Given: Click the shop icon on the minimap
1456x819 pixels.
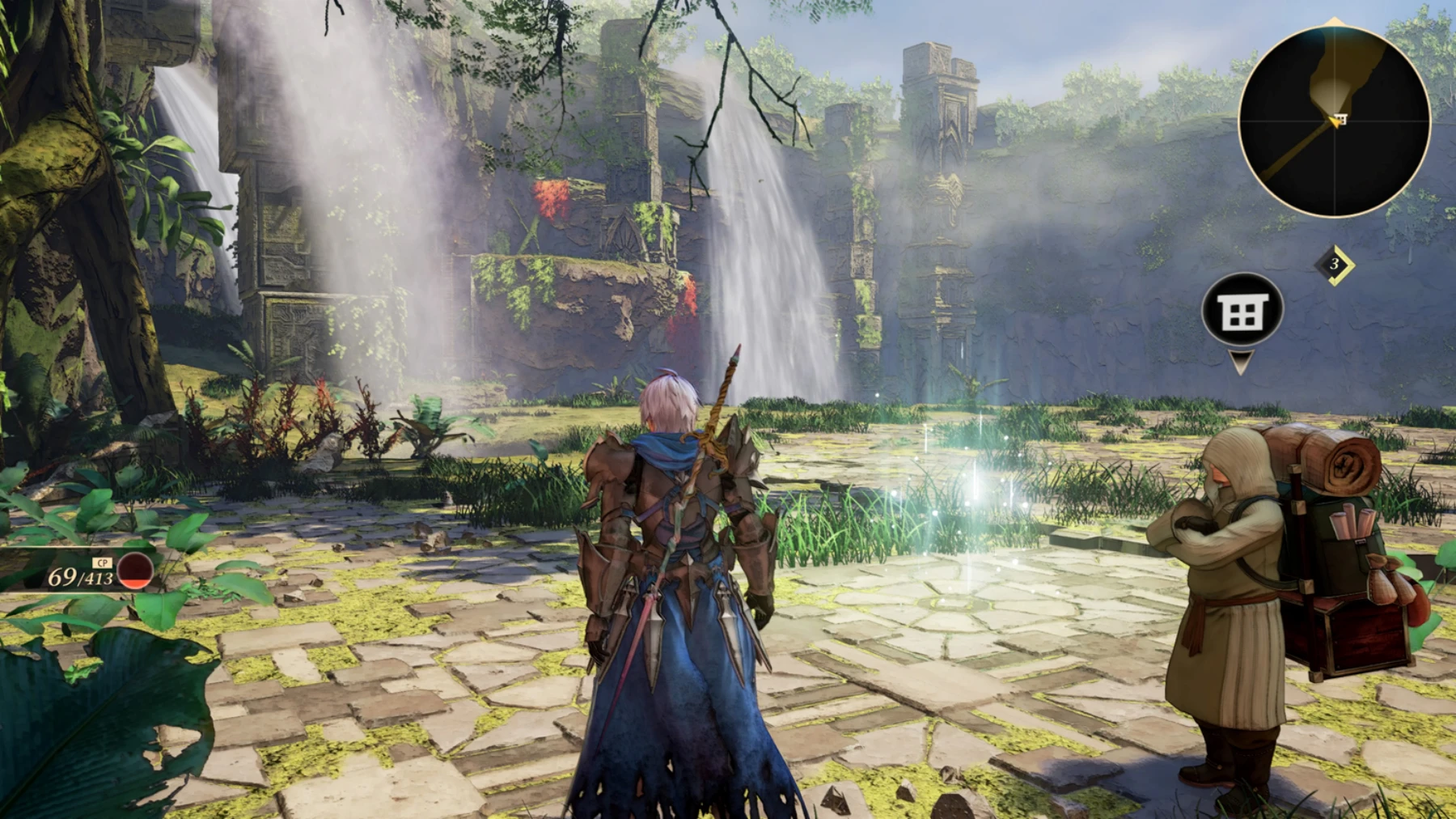Looking at the screenshot, I should point(1340,120).
